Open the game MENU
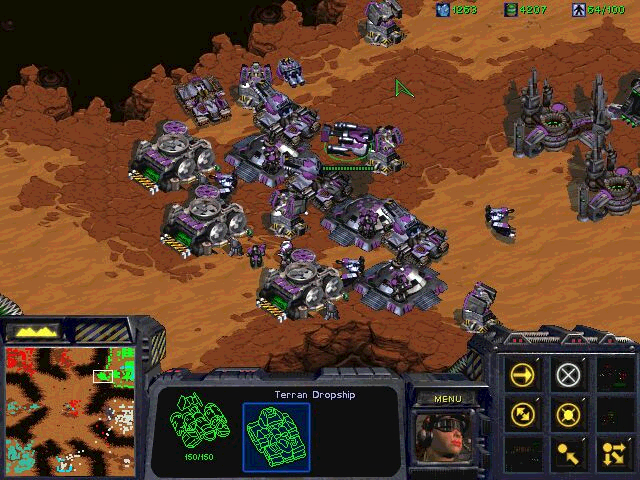 447,399
